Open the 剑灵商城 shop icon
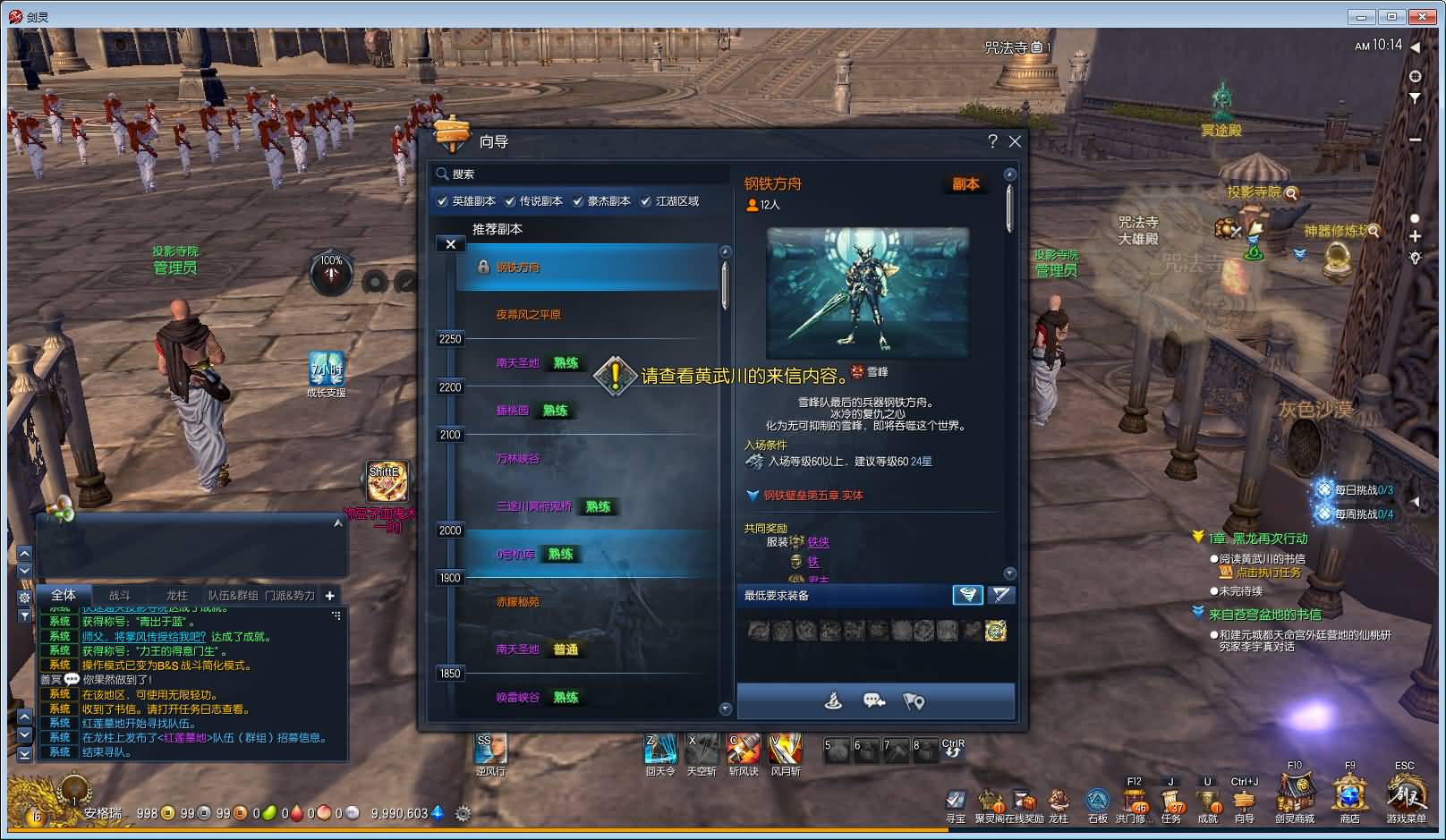 (1294, 794)
